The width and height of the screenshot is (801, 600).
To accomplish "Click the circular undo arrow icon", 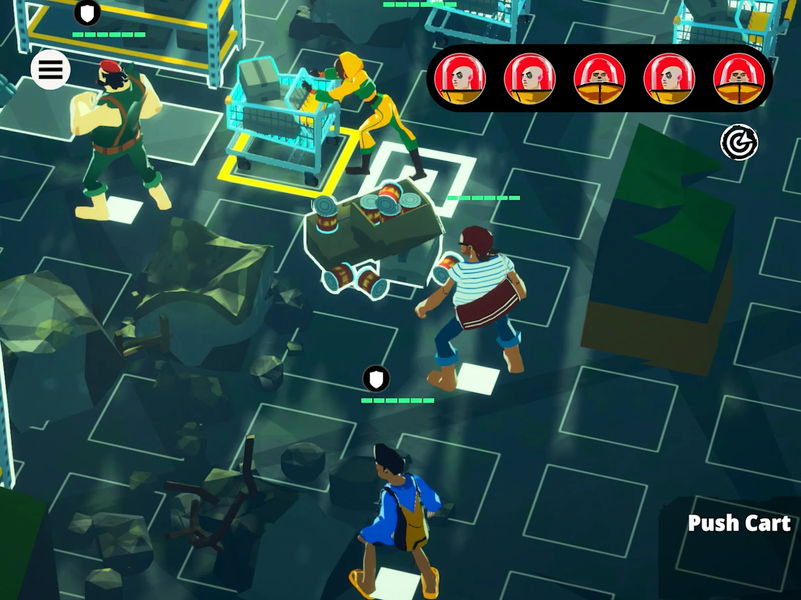I will 739,143.
